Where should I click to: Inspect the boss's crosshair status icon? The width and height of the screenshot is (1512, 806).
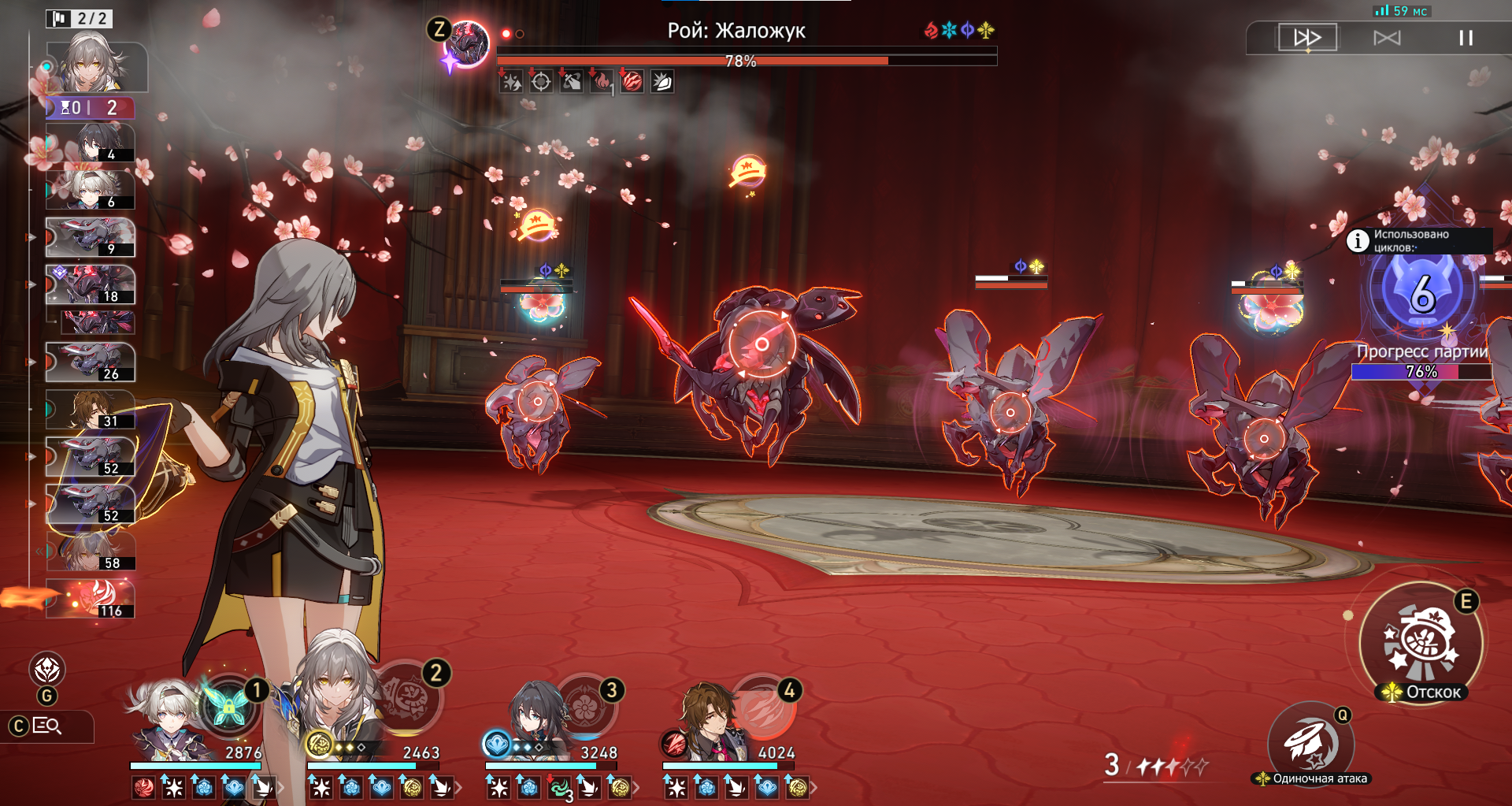541,81
